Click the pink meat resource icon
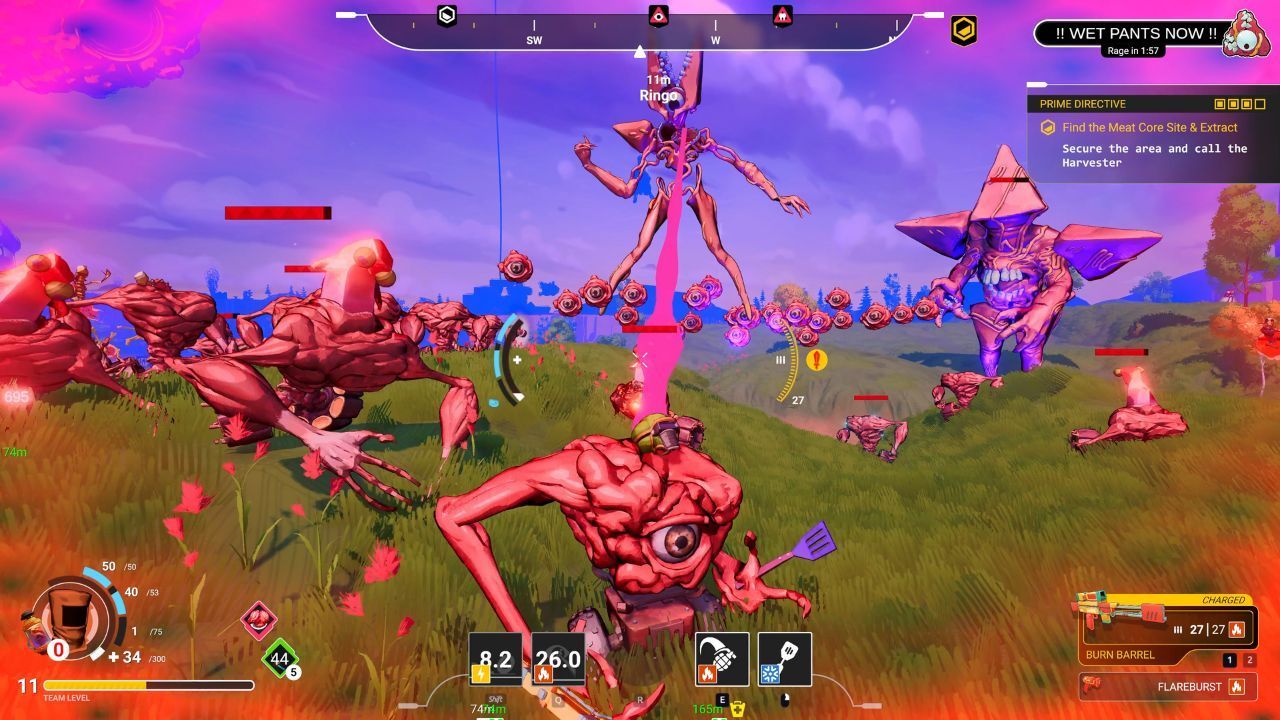The image size is (1280, 720). 259,621
